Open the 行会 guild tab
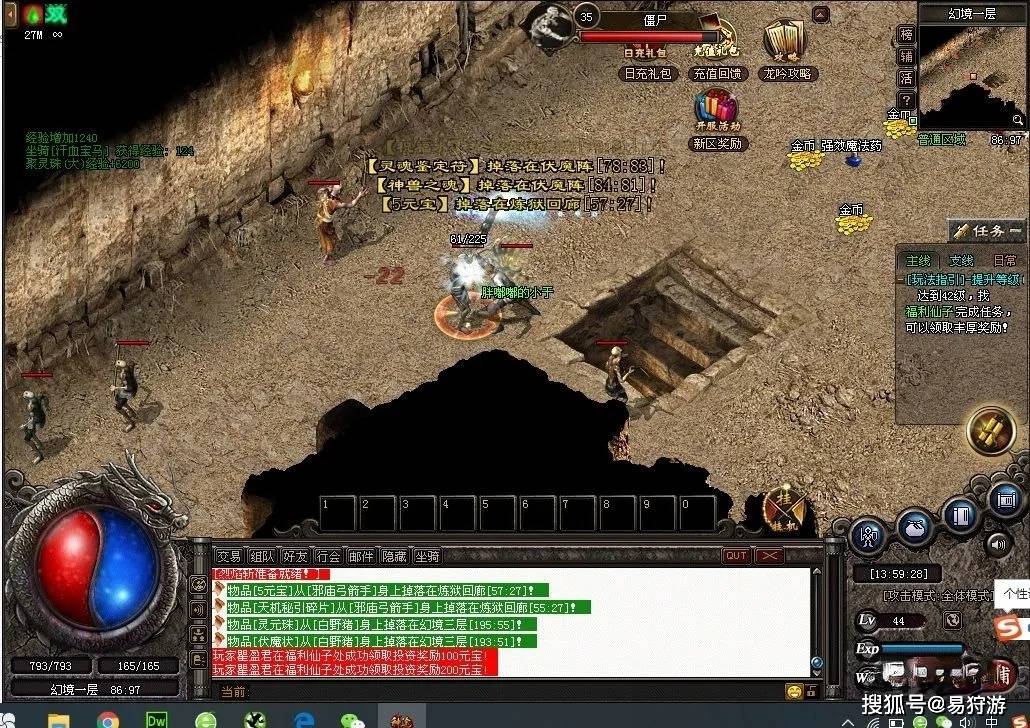The height and width of the screenshot is (728, 1030). (x=328, y=556)
